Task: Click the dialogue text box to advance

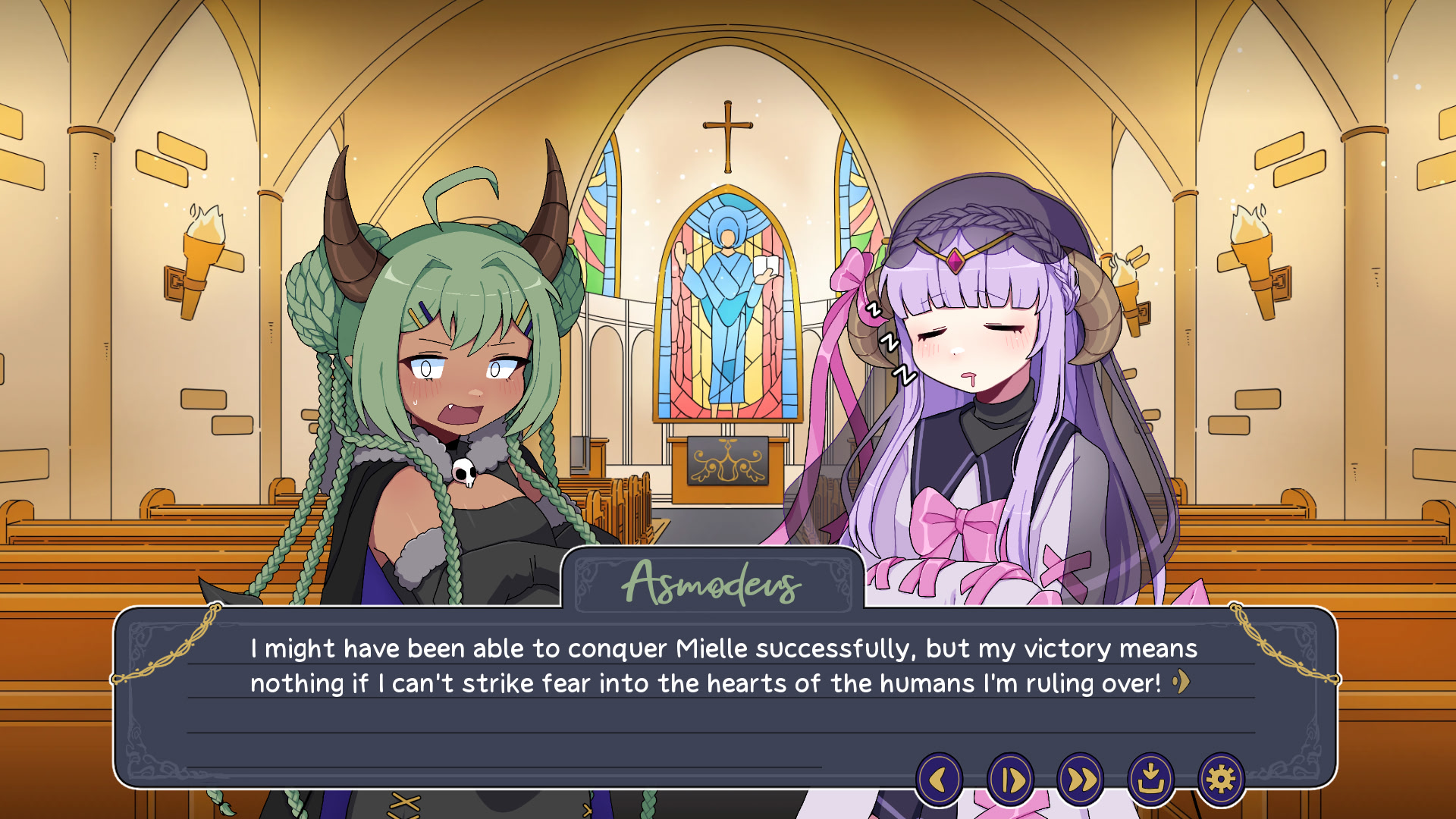Action: (720, 690)
